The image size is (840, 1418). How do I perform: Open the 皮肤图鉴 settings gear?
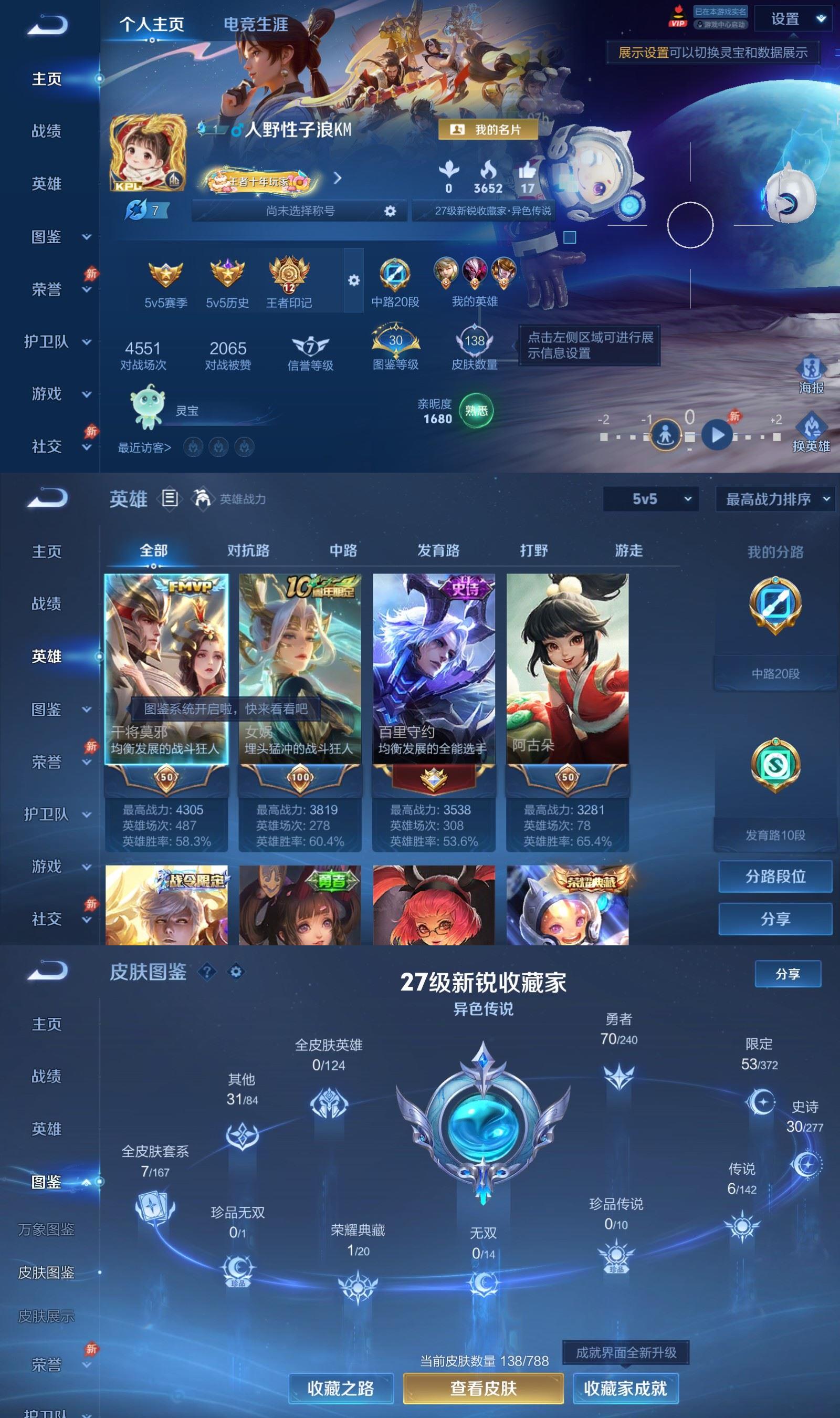pyautogui.click(x=237, y=972)
